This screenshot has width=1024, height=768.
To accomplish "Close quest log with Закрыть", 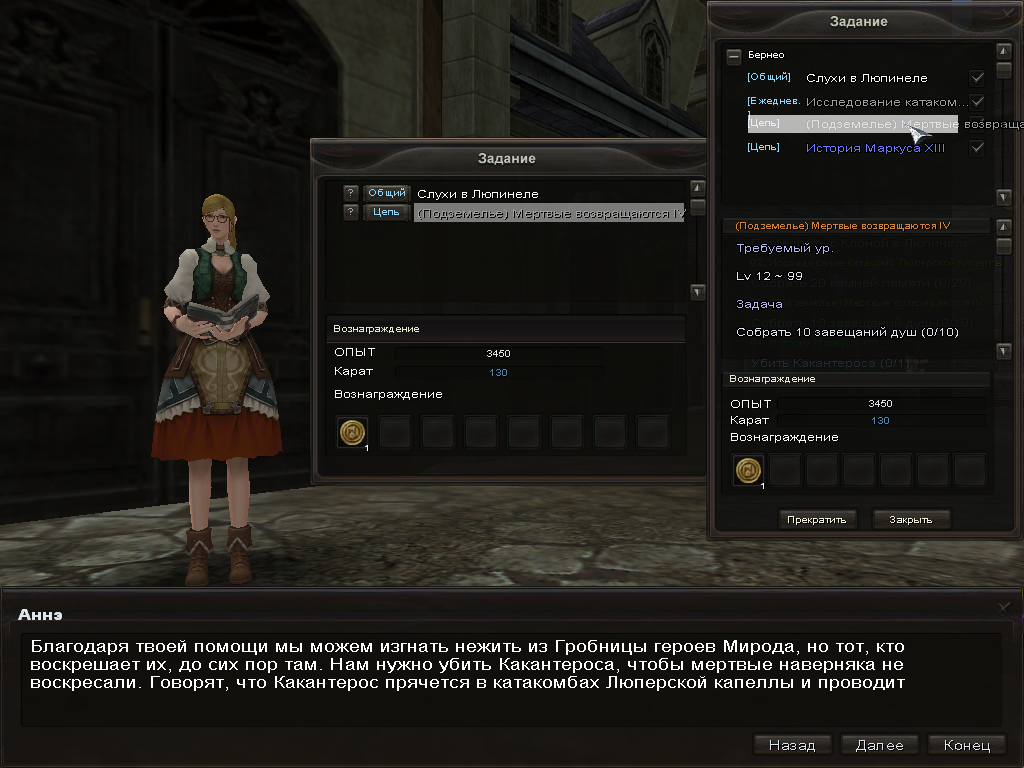I will [910, 519].
